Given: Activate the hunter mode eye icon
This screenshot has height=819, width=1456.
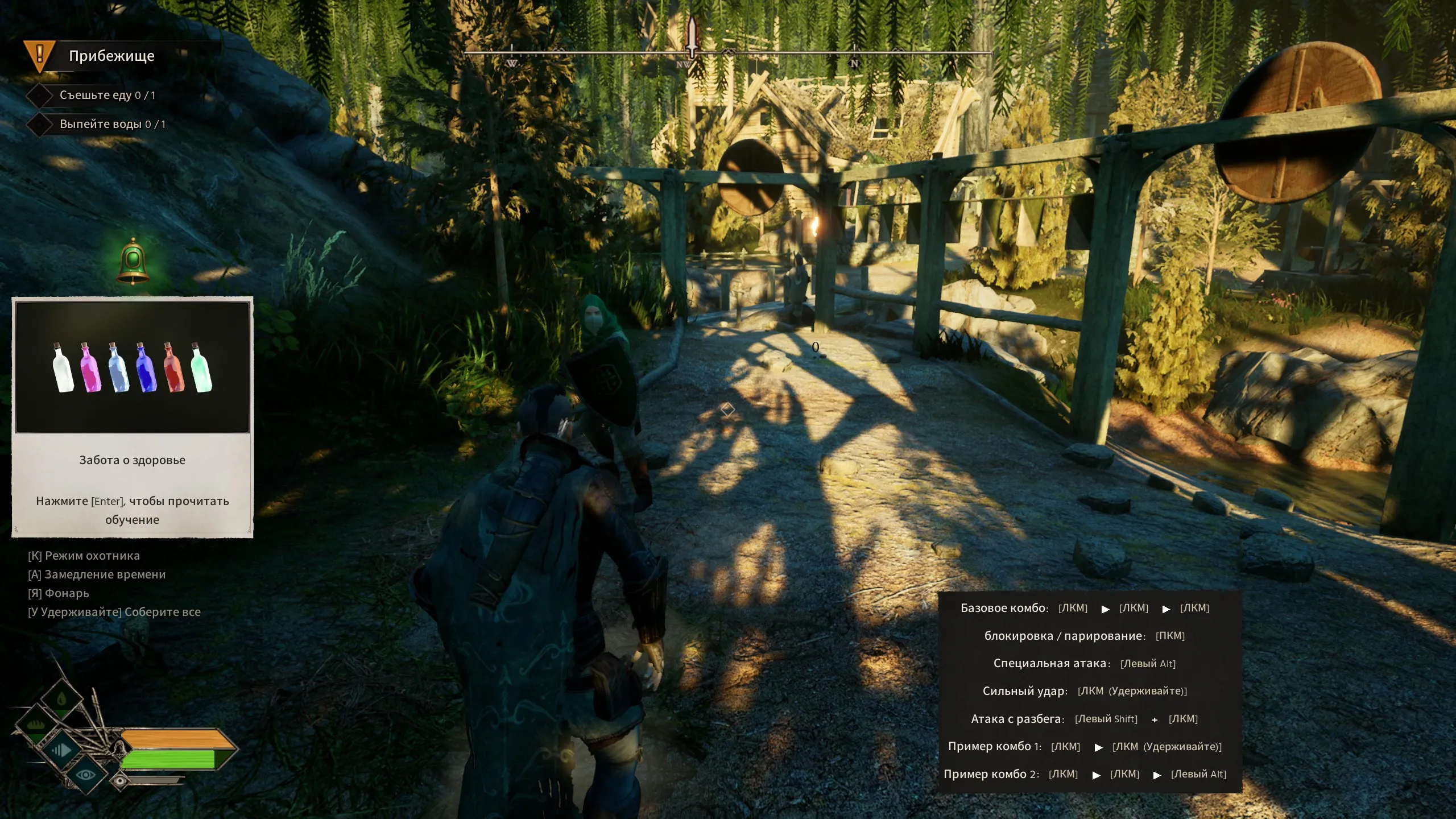Looking at the screenshot, I should click(86, 775).
